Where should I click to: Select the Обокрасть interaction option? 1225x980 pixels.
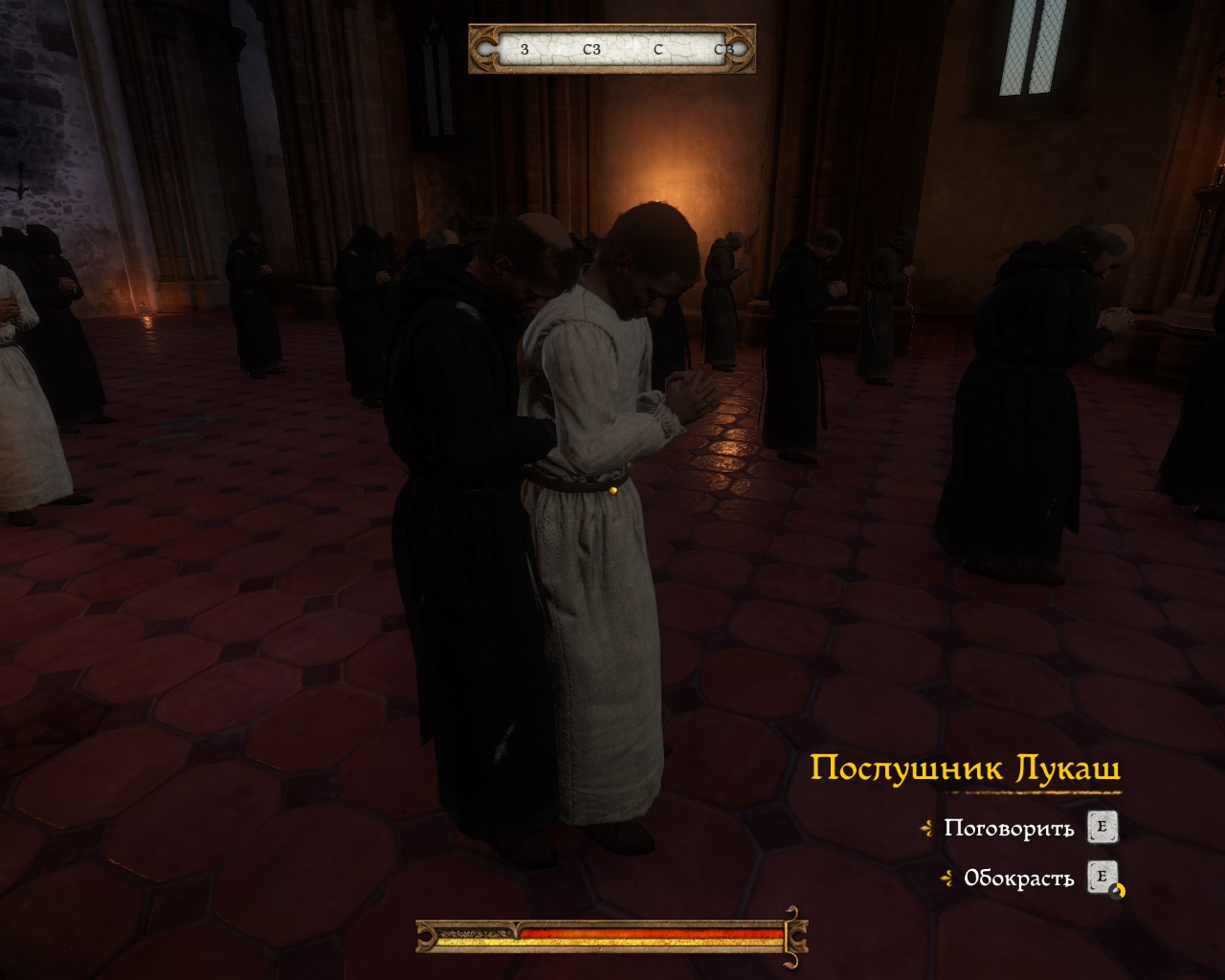[1018, 879]
